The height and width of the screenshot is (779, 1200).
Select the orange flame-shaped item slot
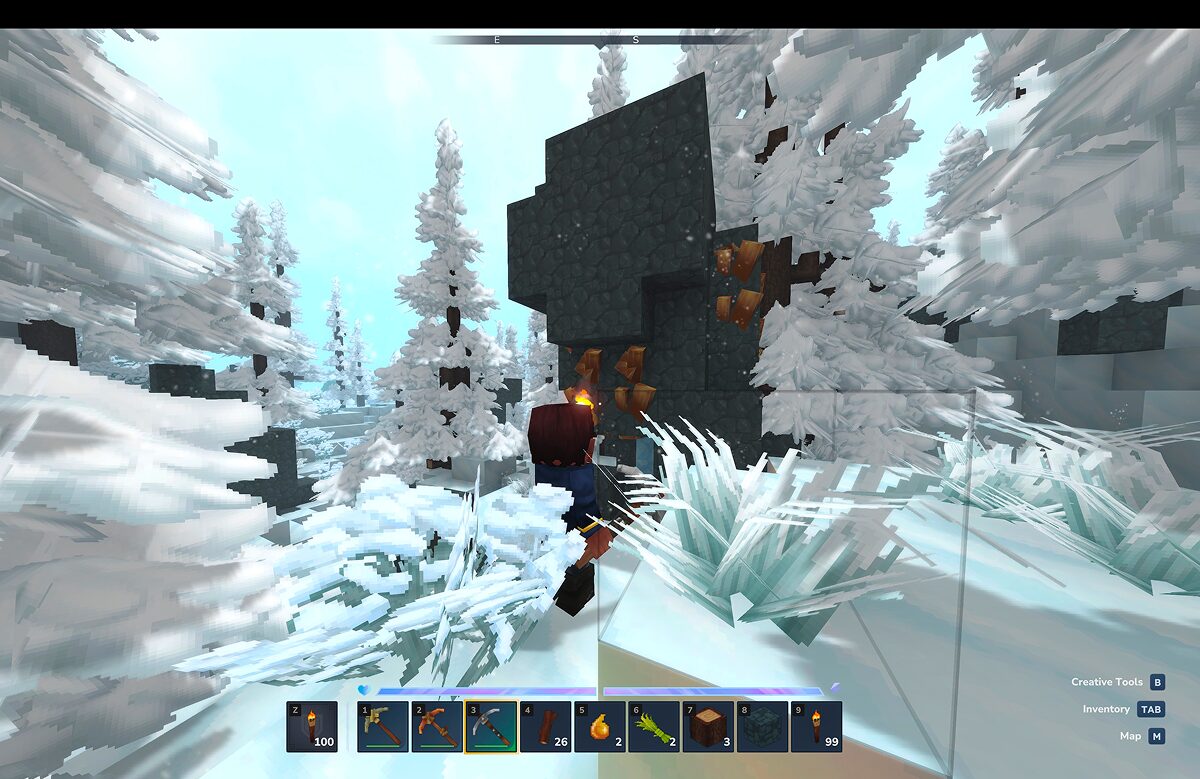click(599, 727)
